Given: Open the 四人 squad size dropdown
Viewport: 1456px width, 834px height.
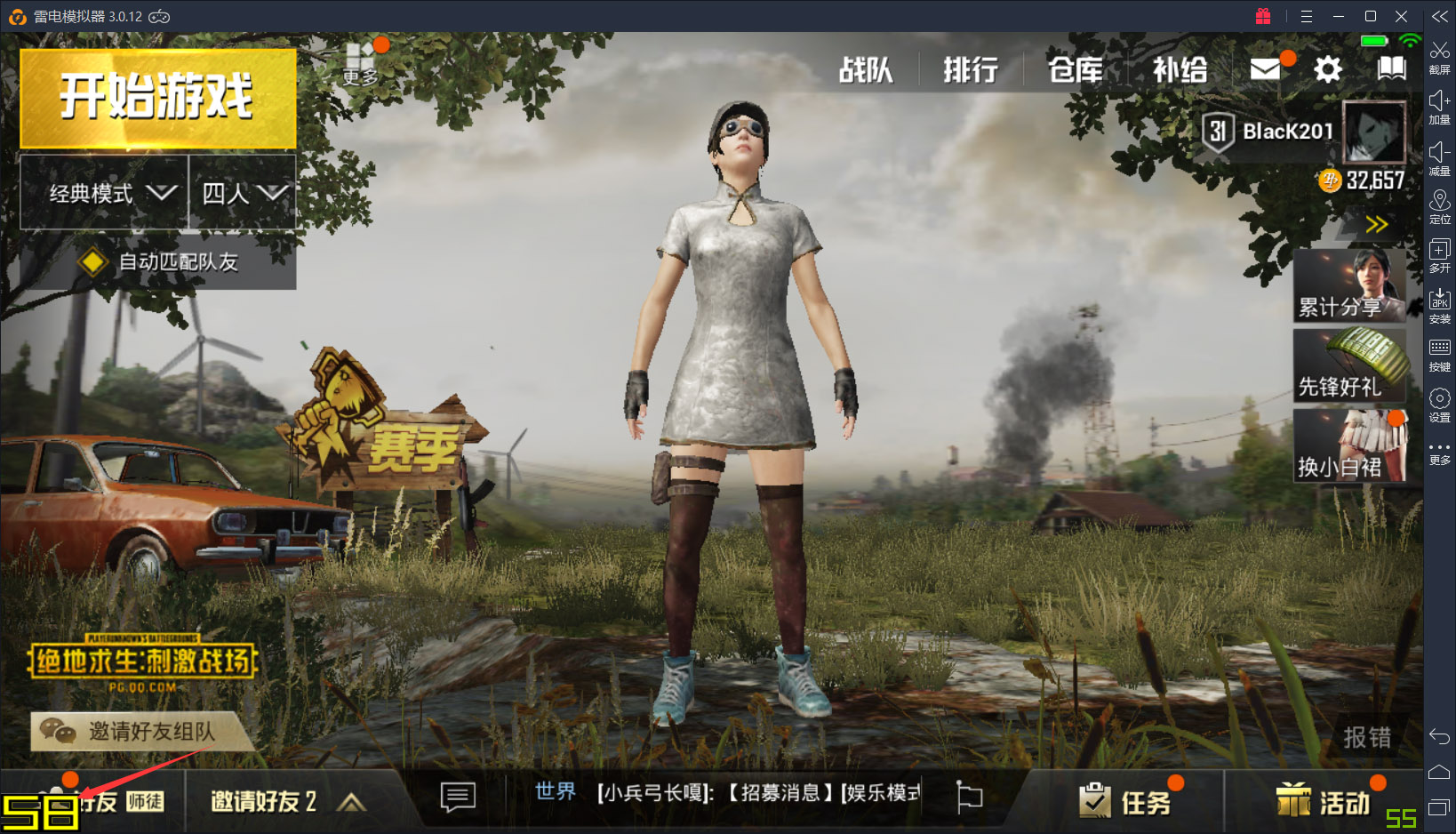Looking at the screenshot, I should tap(242, 194).
